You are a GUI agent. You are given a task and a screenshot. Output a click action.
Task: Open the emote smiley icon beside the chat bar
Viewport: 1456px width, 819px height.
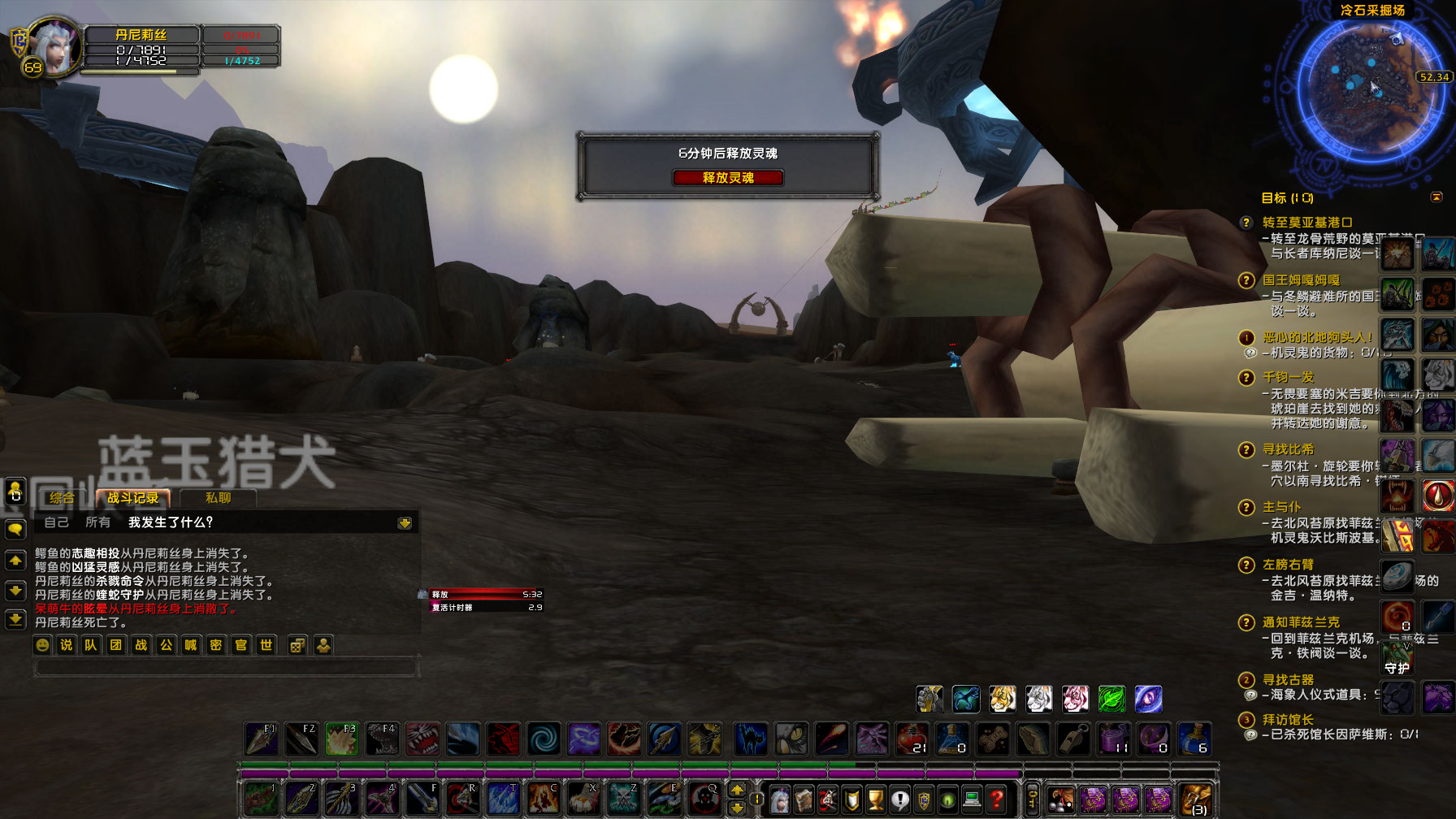point(43,644)
